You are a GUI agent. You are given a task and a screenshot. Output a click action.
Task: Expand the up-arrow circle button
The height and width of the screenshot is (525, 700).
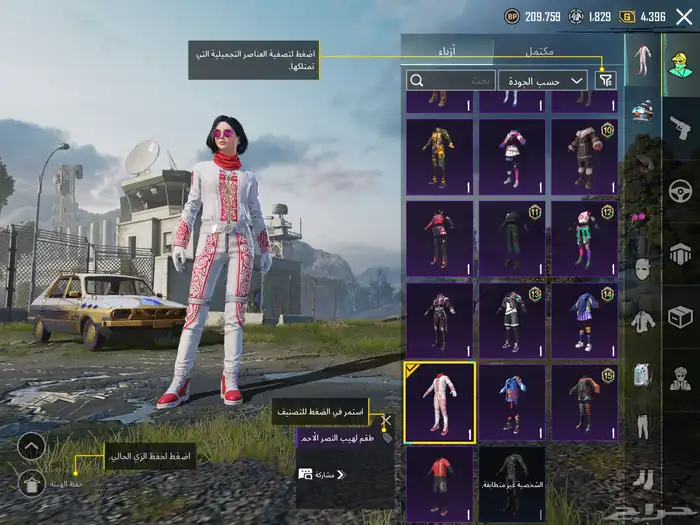click(31, 446)
